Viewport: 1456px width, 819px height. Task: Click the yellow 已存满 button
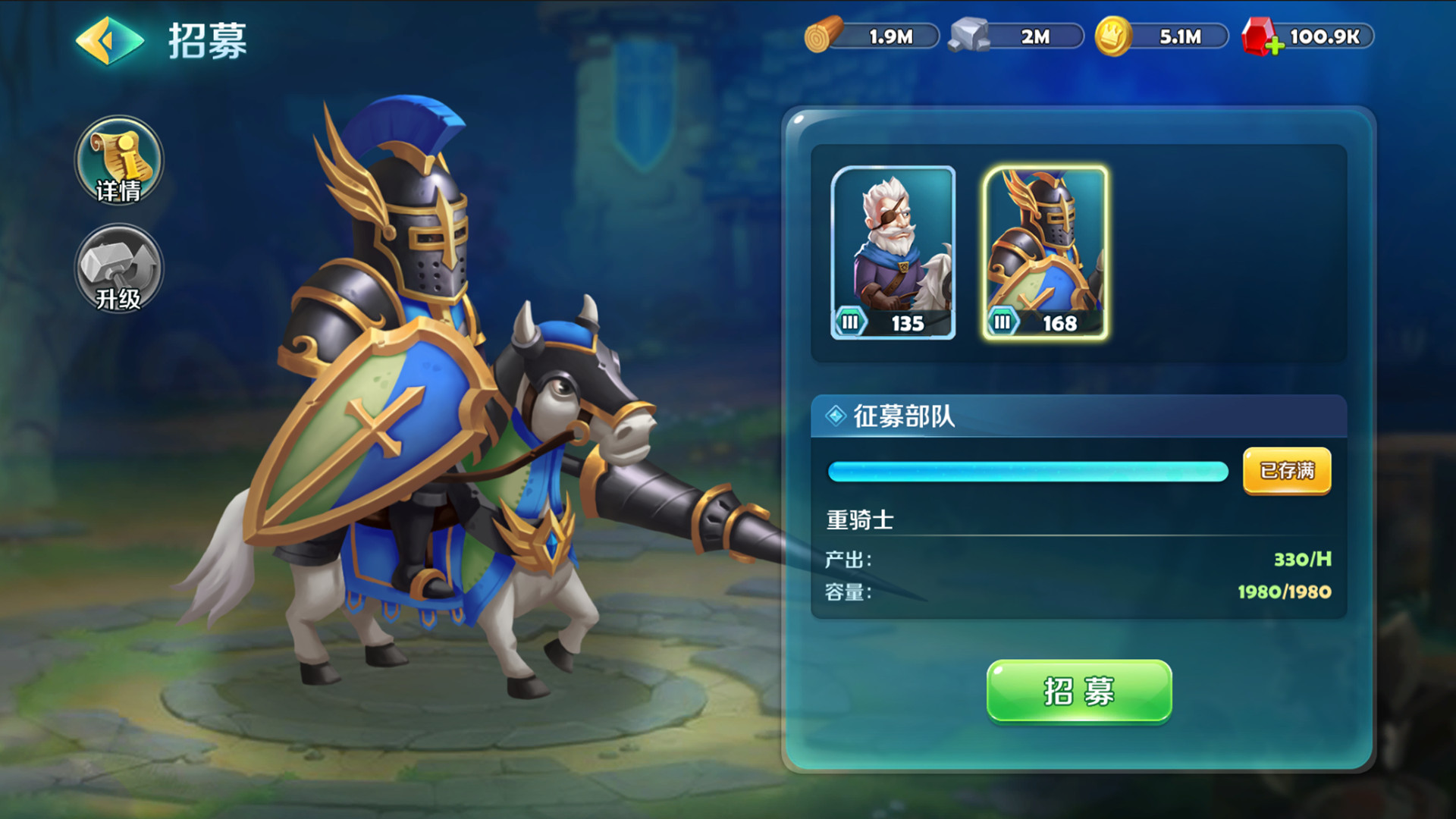click(x=1287, y=472)
